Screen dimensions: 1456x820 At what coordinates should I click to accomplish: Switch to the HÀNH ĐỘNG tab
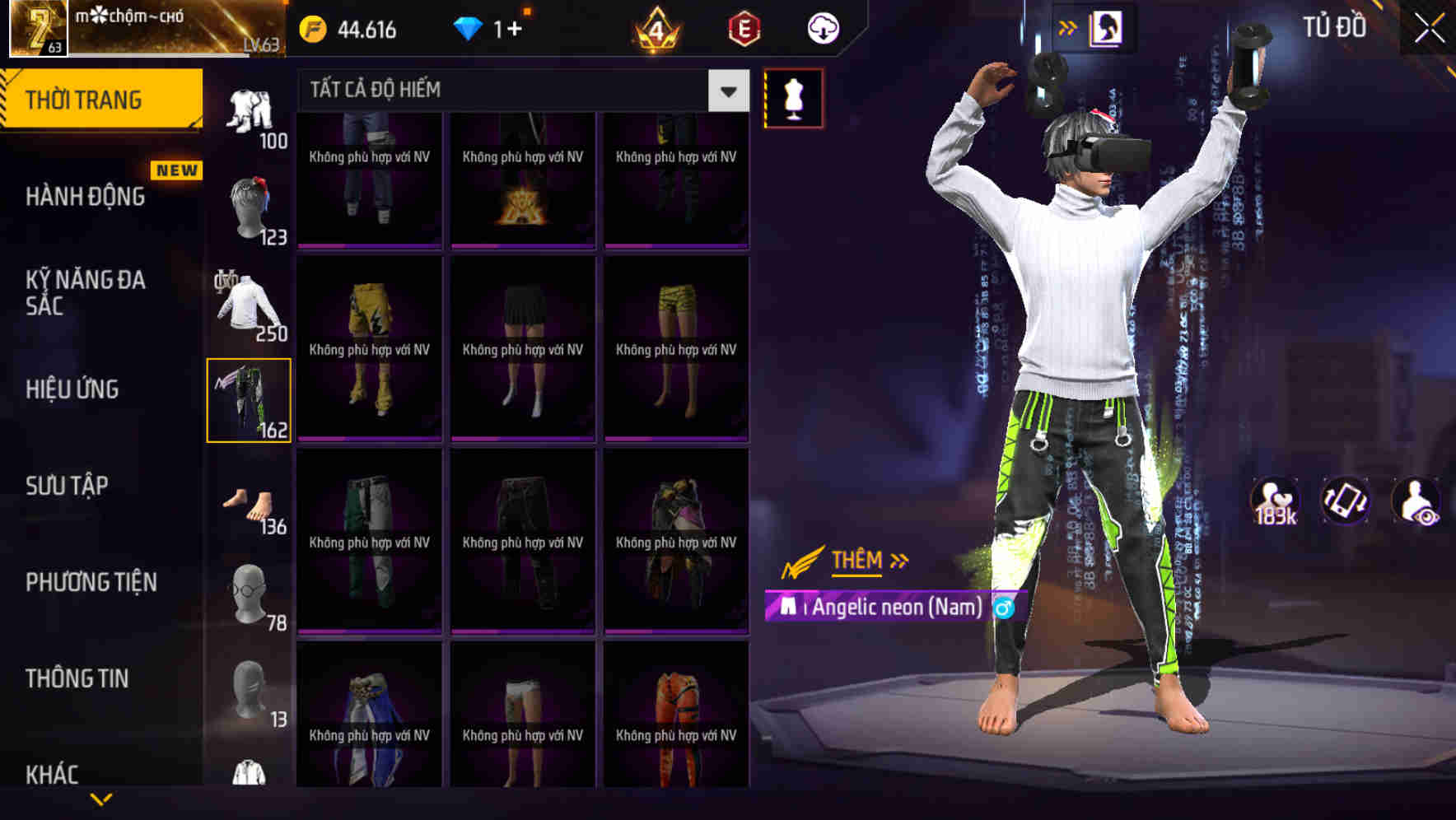coord(85,196)
